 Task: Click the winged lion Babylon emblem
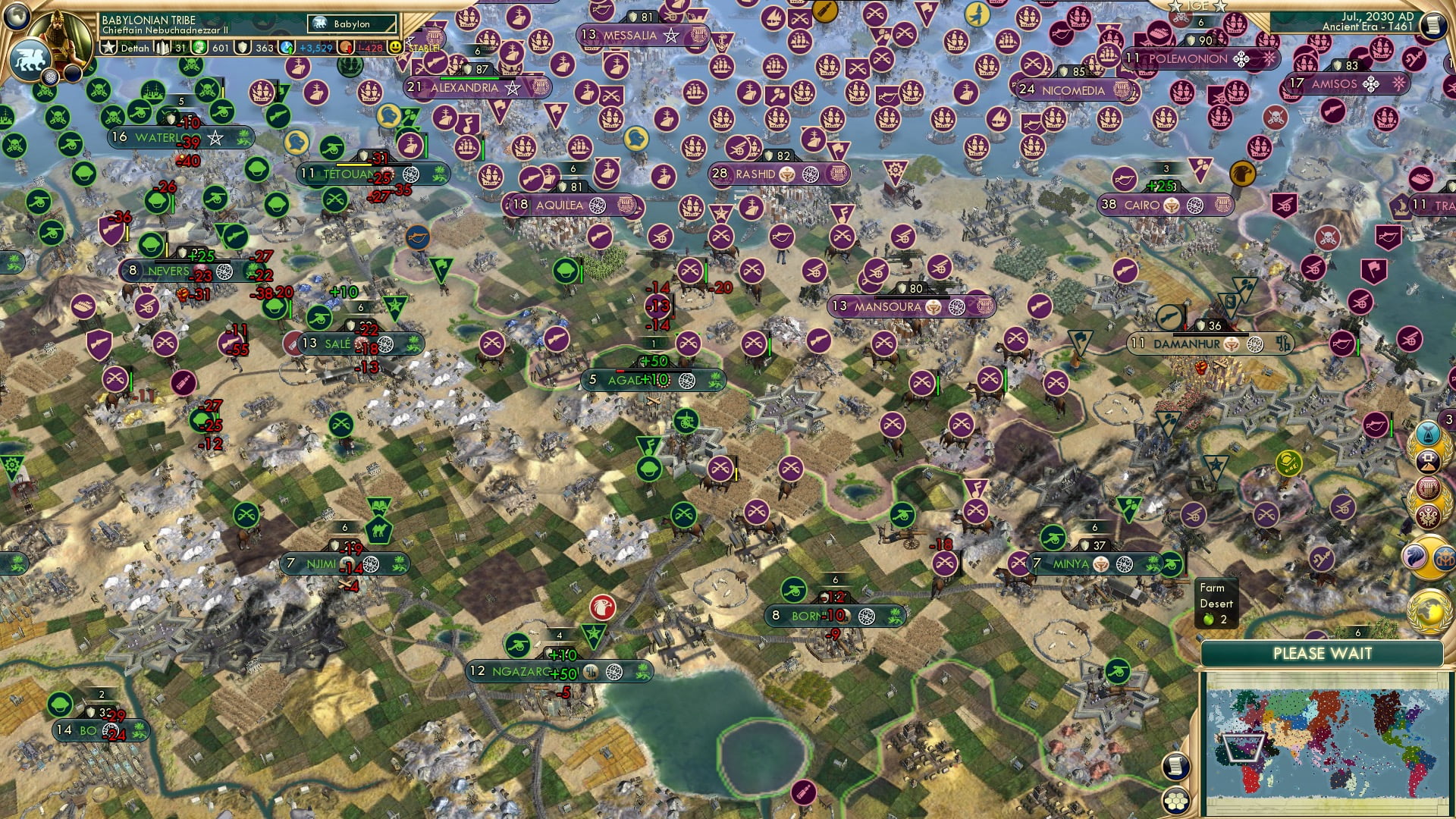coord(32,59)
